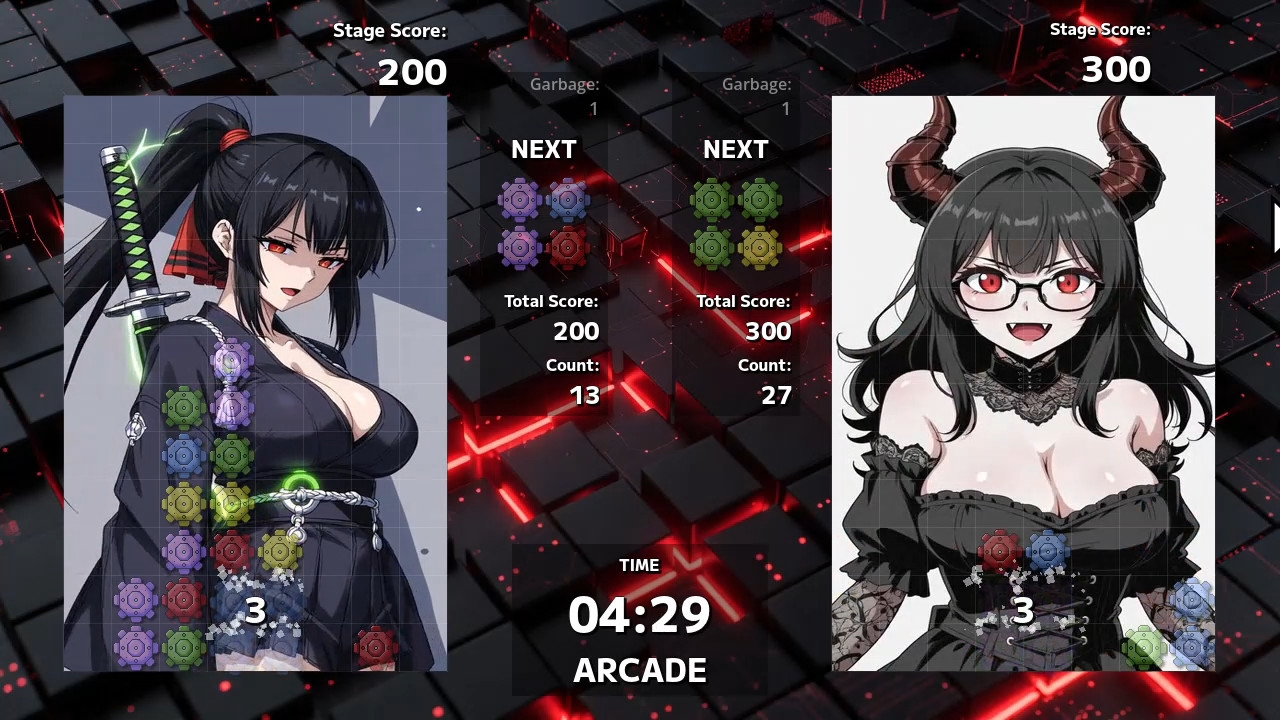Select the ARCADE mode label
The height and width of the screenshot is (720, 1280).
coord(639,671)
